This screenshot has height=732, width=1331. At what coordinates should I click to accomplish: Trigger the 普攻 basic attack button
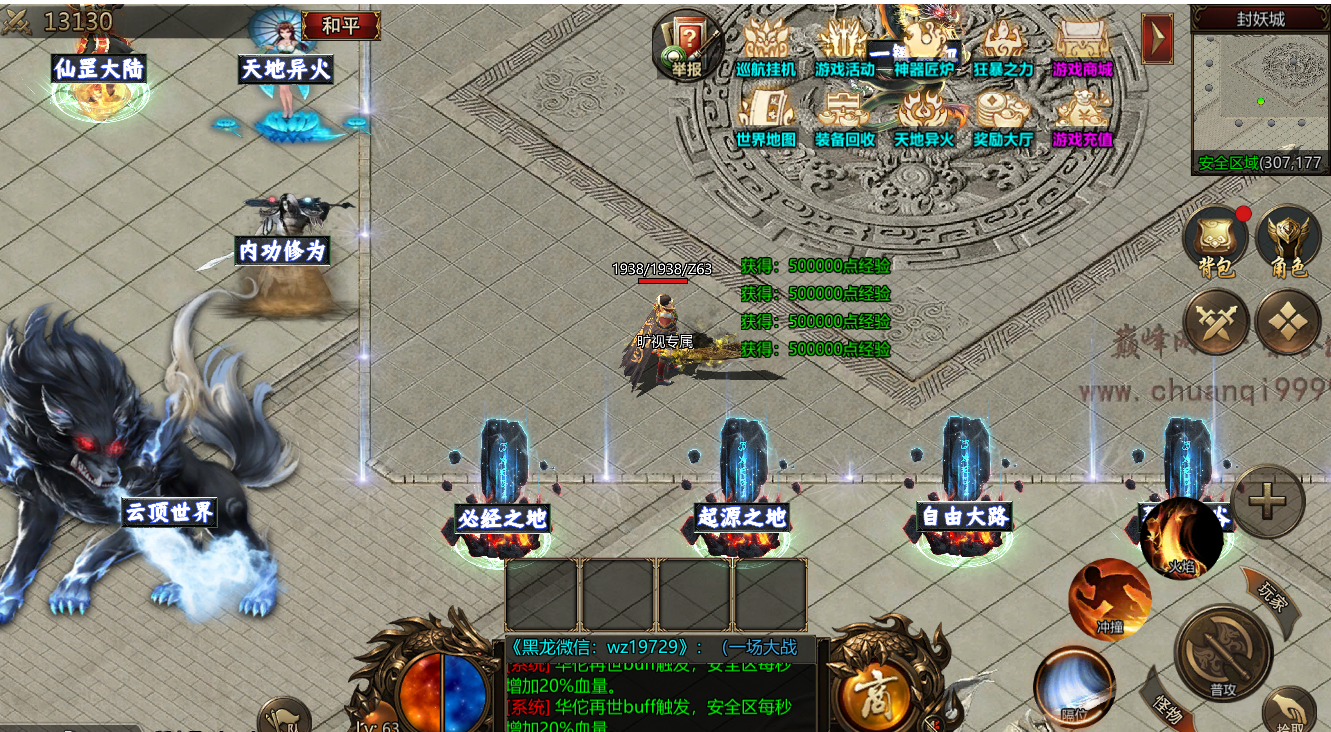tap(1223, 654)
